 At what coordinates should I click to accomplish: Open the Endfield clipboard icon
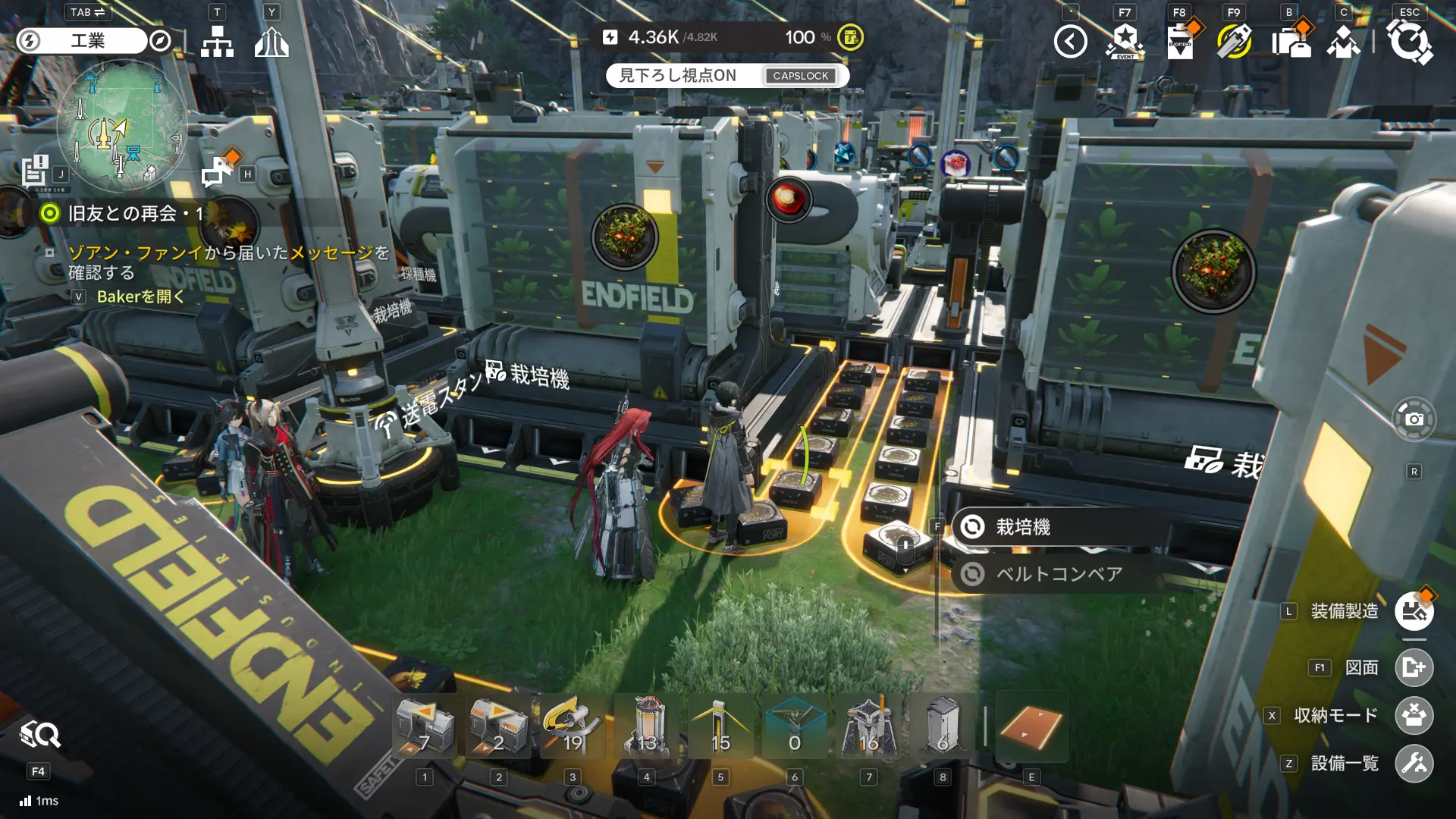pos(1180,42)
